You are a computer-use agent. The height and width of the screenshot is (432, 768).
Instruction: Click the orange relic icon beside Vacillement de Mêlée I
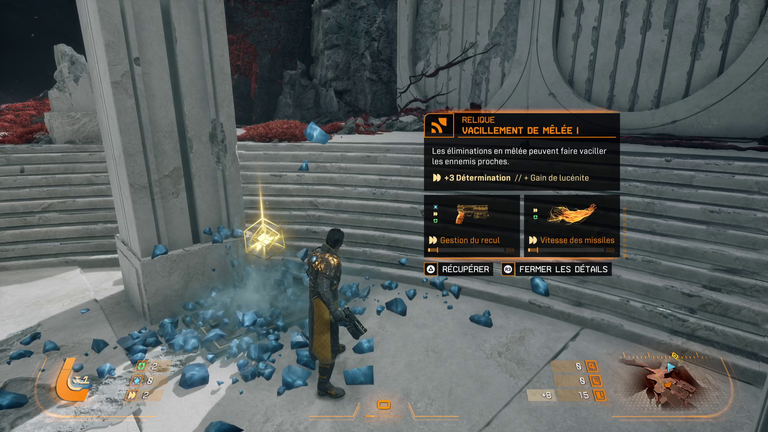point(437,126)
